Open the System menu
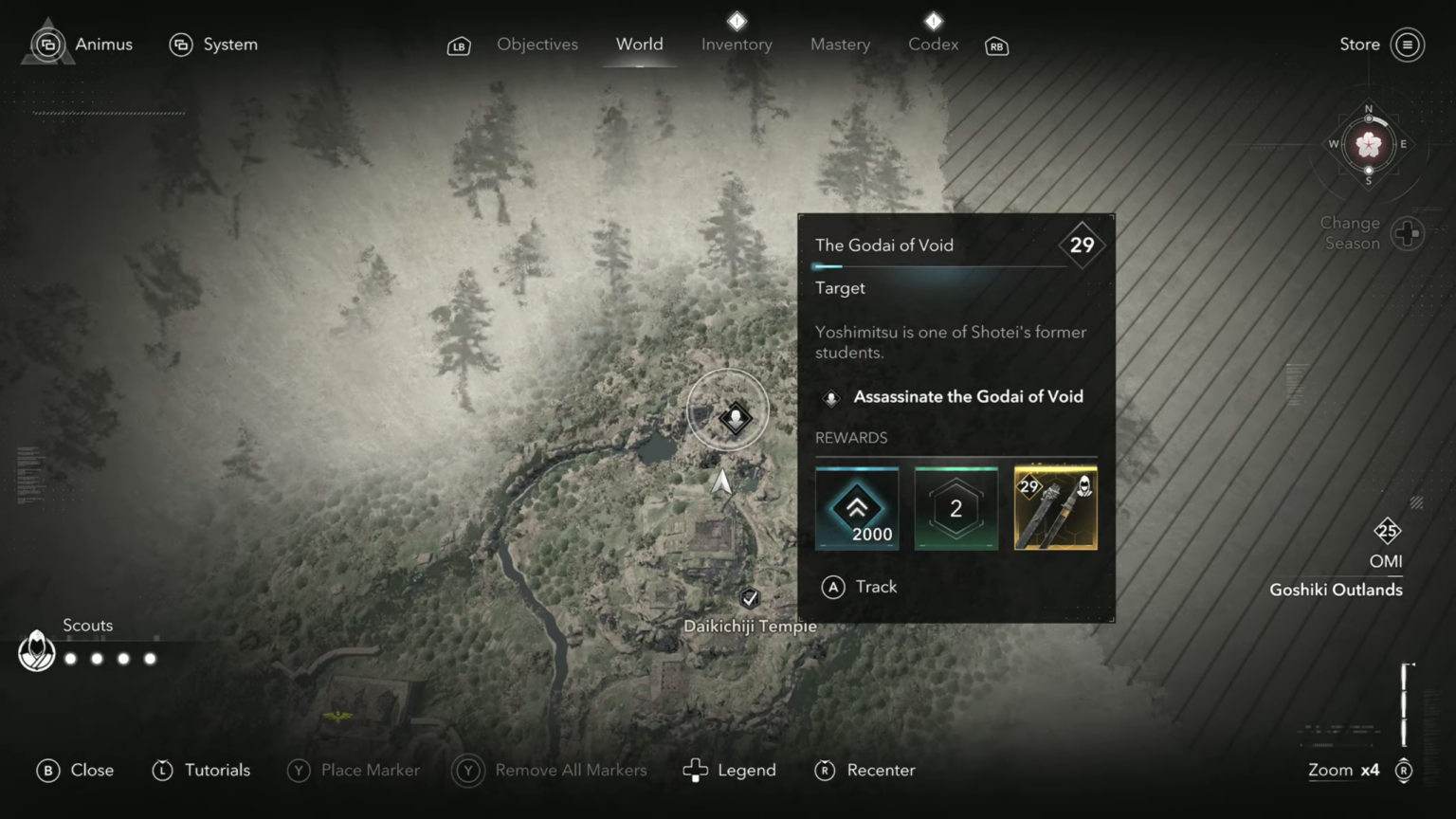The width and height of the screenshot is (1456, 819). pos(213,44)
